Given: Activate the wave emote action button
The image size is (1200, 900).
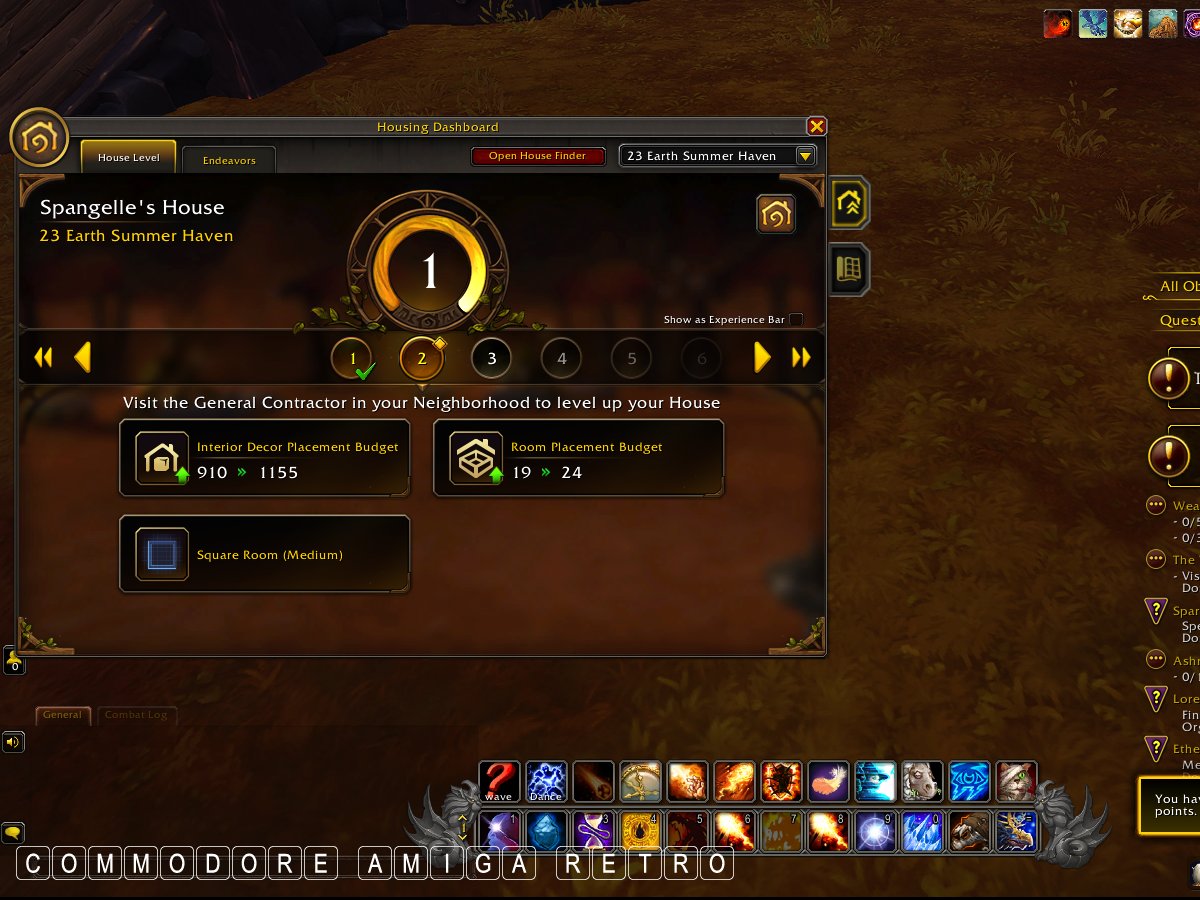Looking at the screenshot, I should point(498,782).
